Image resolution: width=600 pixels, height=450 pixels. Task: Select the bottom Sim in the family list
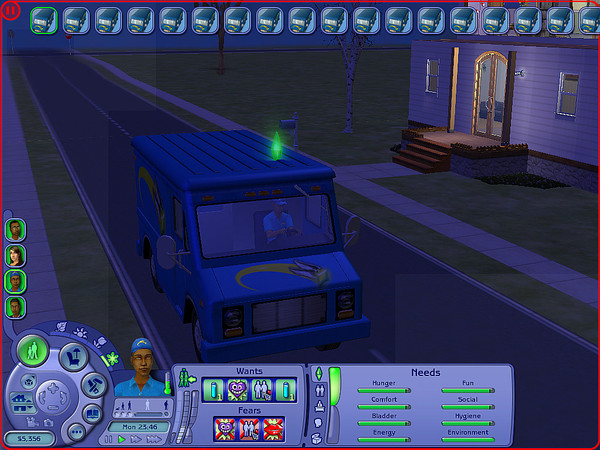(x=15, y=307)
